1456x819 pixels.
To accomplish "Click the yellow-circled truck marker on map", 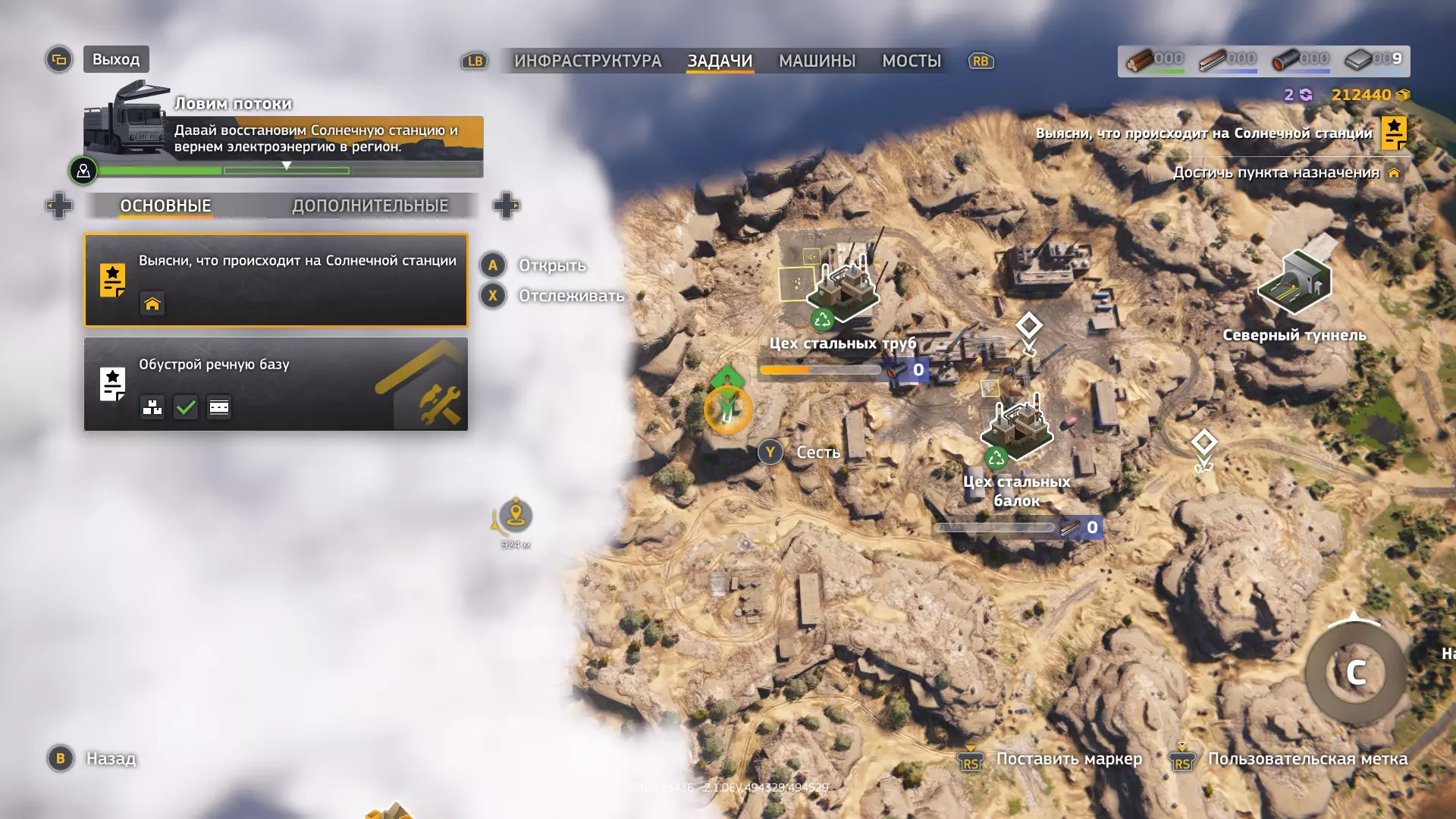I will point(728,409).
